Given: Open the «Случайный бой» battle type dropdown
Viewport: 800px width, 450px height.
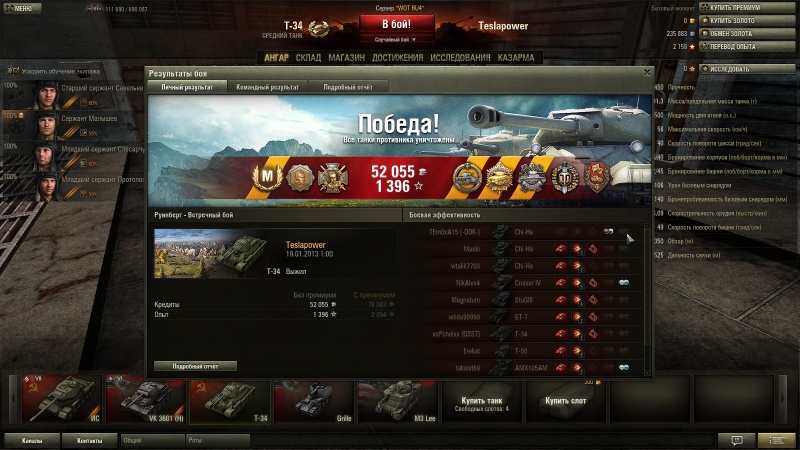Looking at the screenshot, I should (x=395, y=39).
